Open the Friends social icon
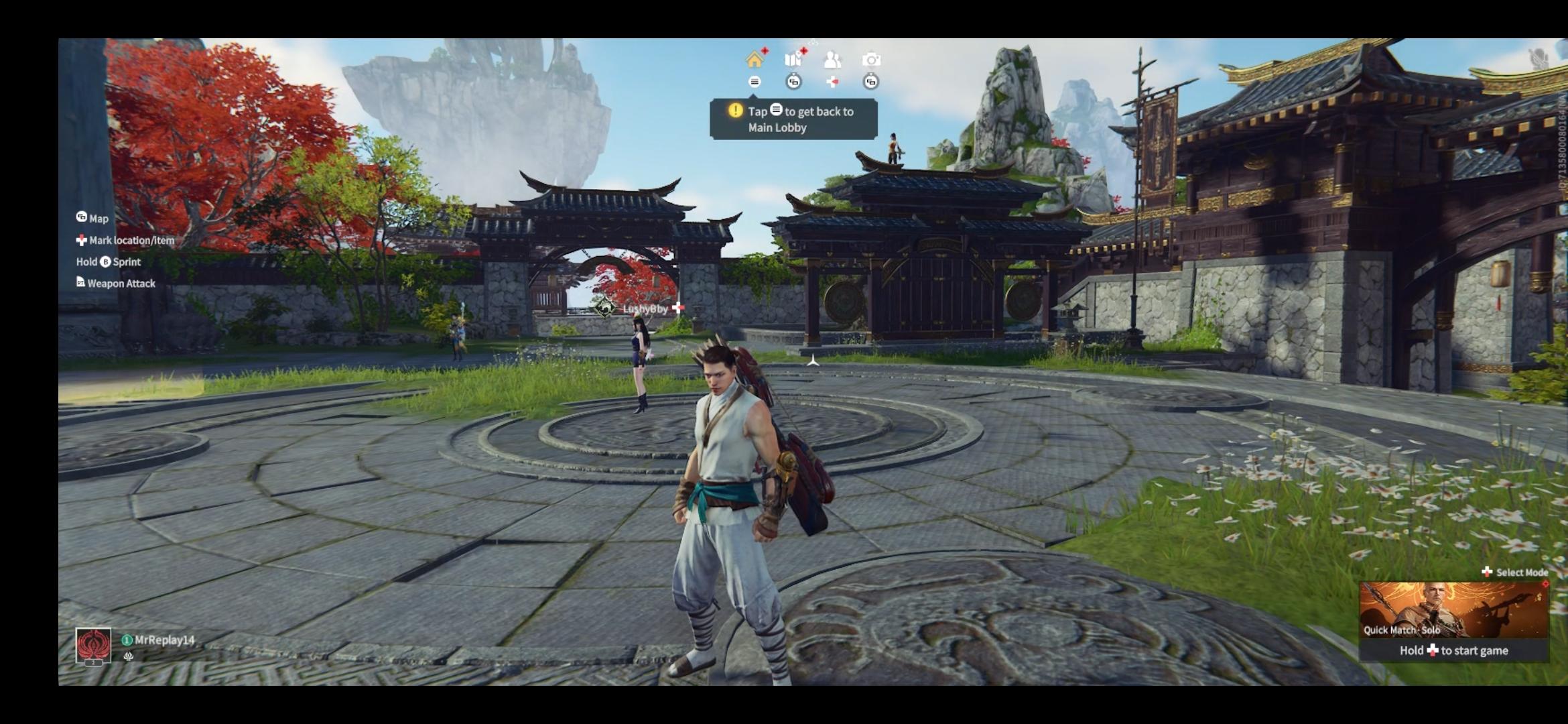The width and height of the screenshot is (1568, 724). (x=833, y=59)
